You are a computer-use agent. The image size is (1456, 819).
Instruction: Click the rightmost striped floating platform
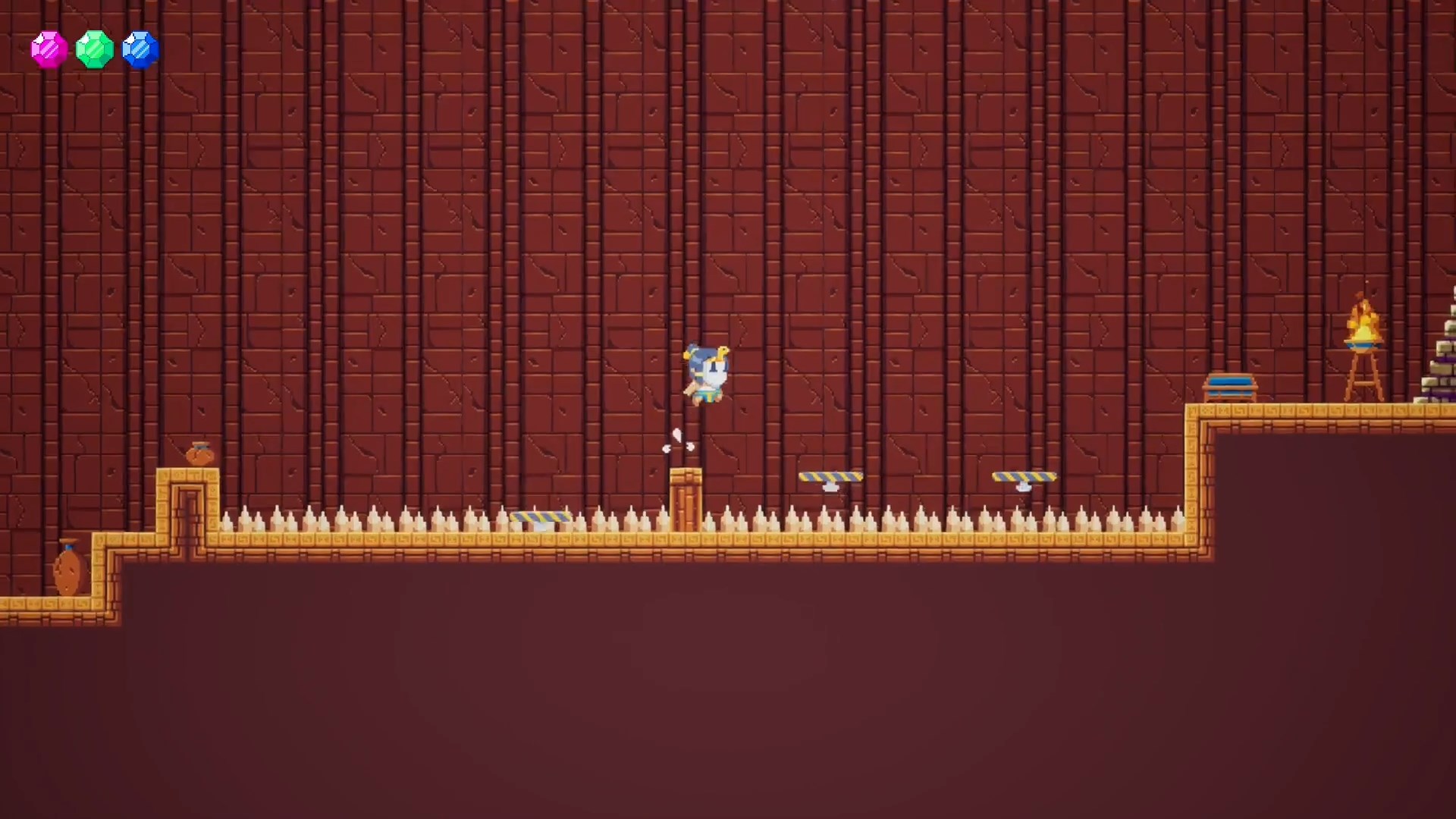click(x=1024, y=476)
